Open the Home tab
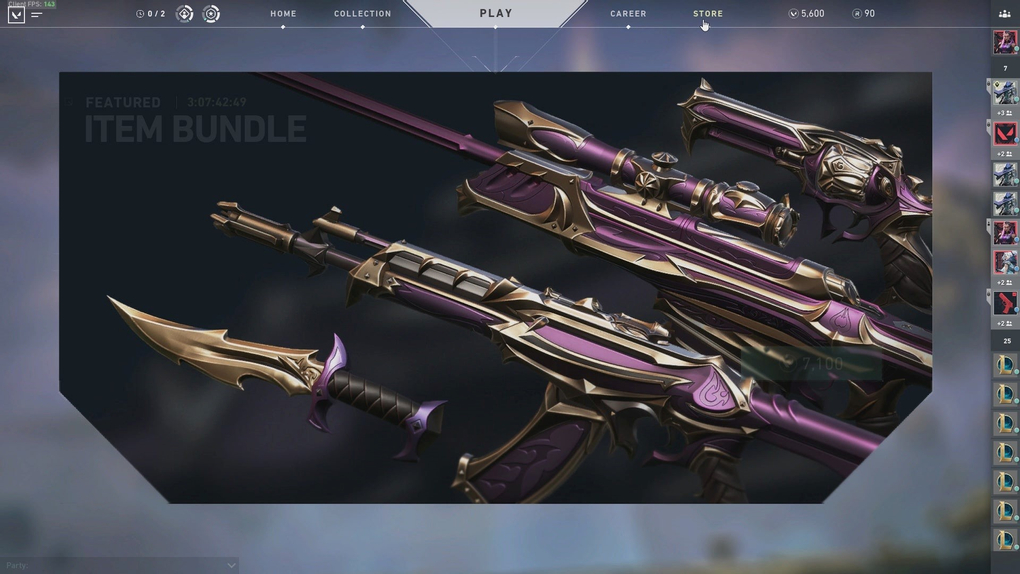Image resolution: width=1020 pixels, height=574 pixels. tap(283, 14)
